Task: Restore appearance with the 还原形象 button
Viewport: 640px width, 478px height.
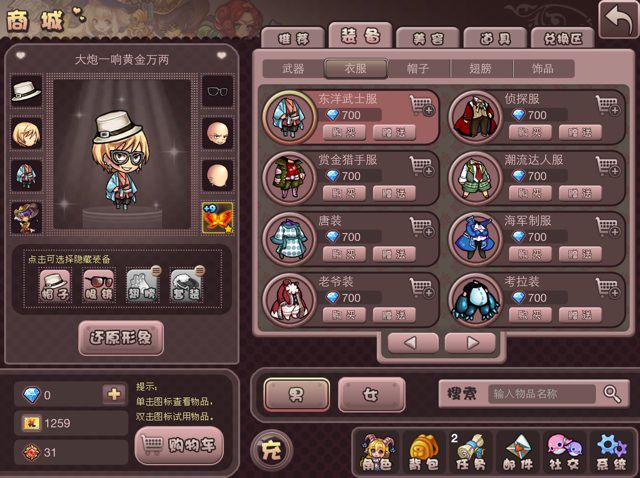Action: [120, 338]
